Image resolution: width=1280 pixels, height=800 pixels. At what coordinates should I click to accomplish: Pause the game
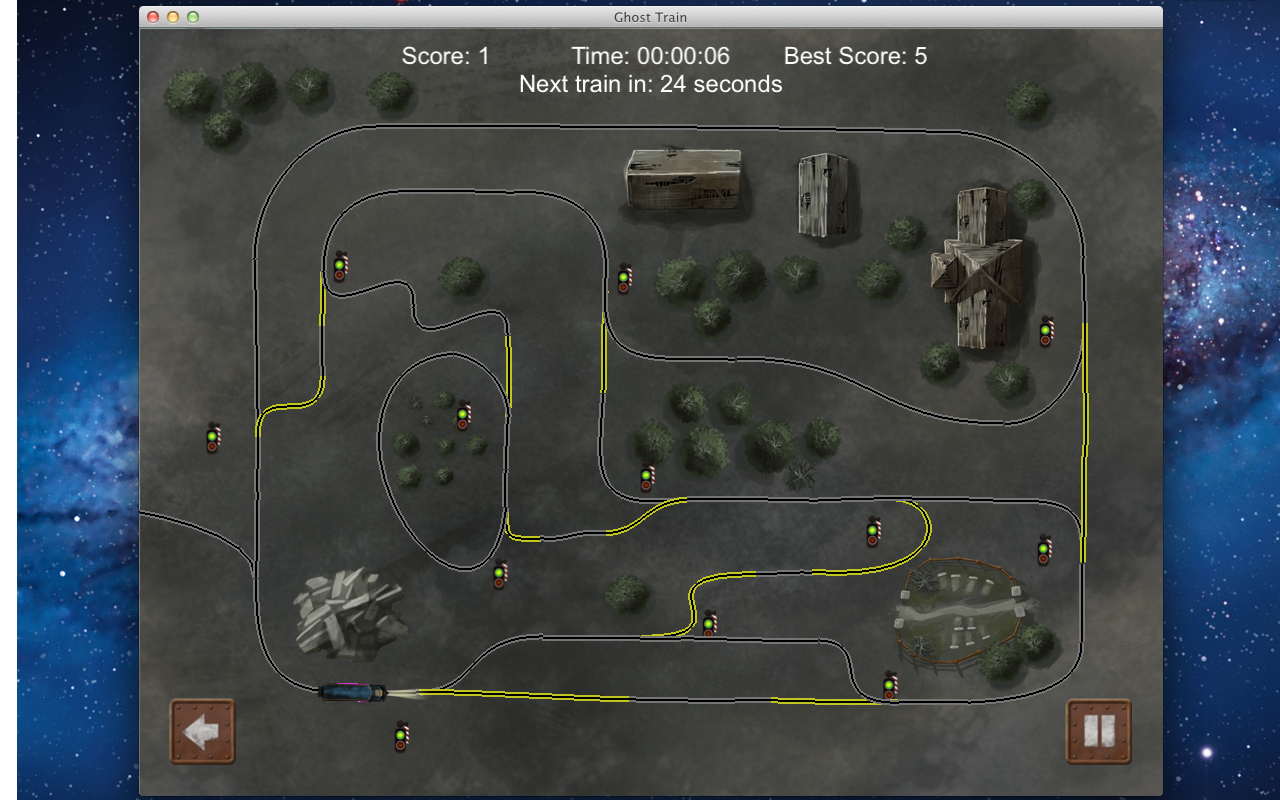point(1098,731)
